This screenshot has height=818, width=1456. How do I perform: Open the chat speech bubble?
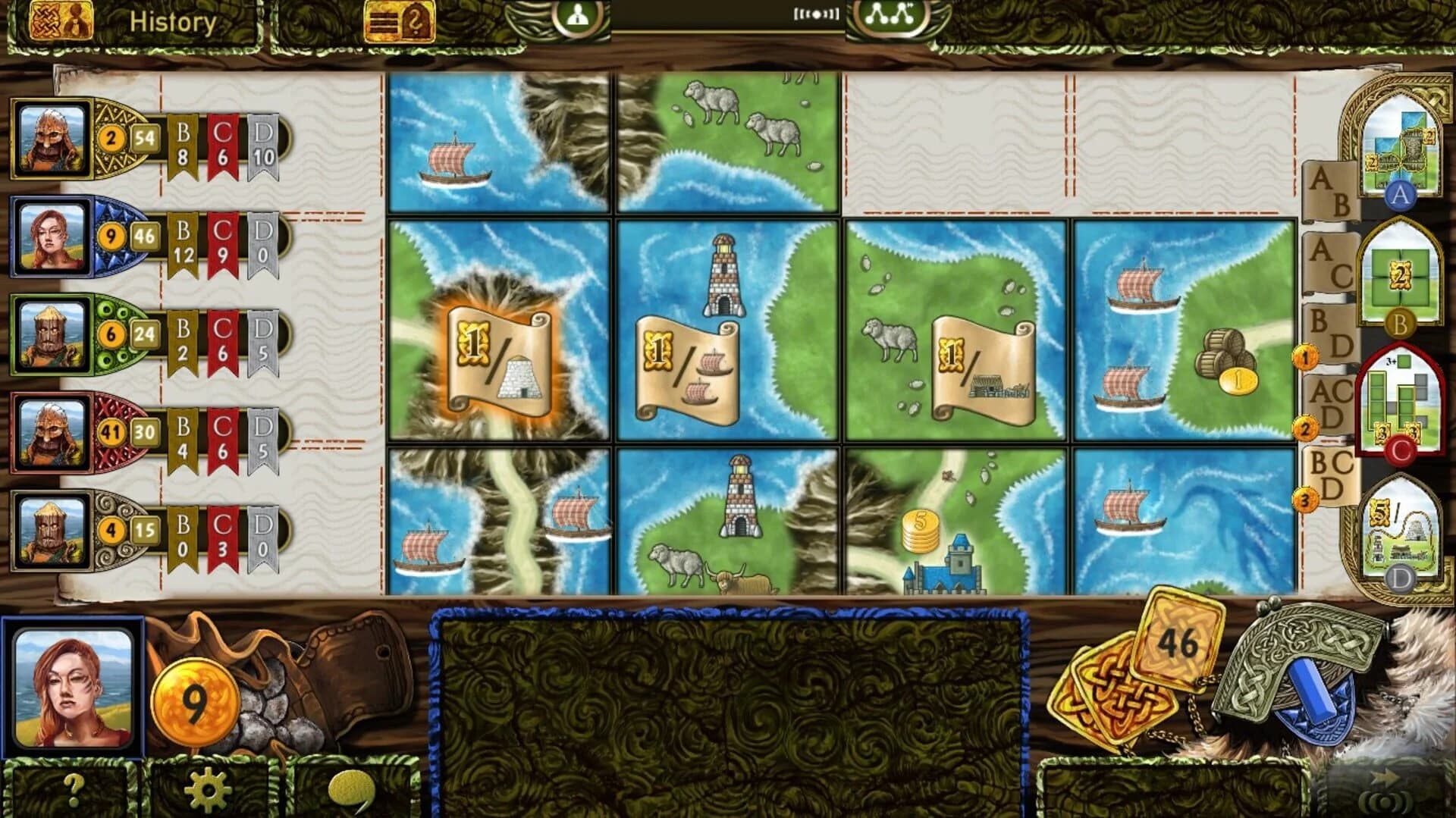(x=352, y=788)
